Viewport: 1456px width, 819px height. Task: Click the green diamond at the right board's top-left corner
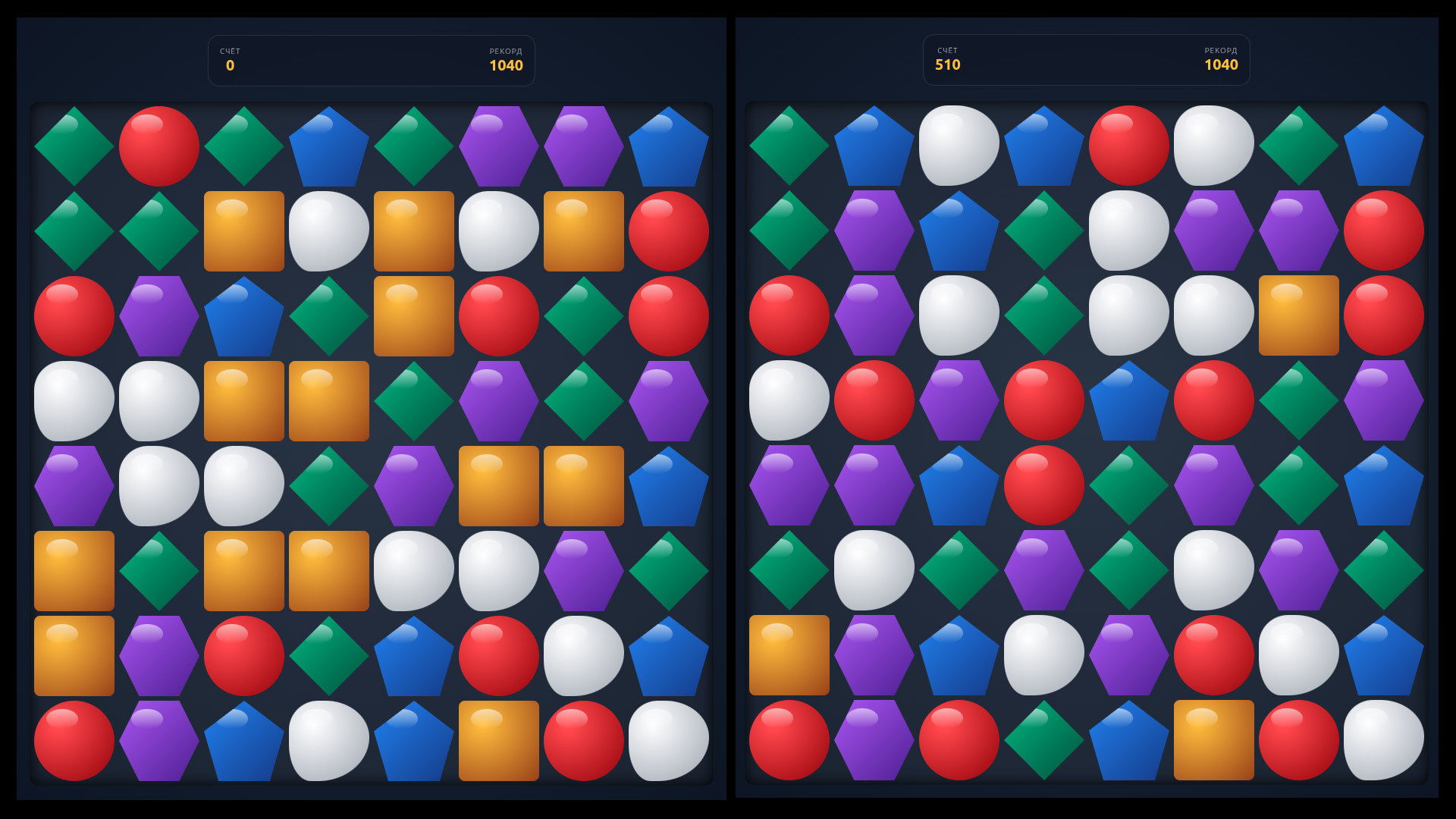789,146
